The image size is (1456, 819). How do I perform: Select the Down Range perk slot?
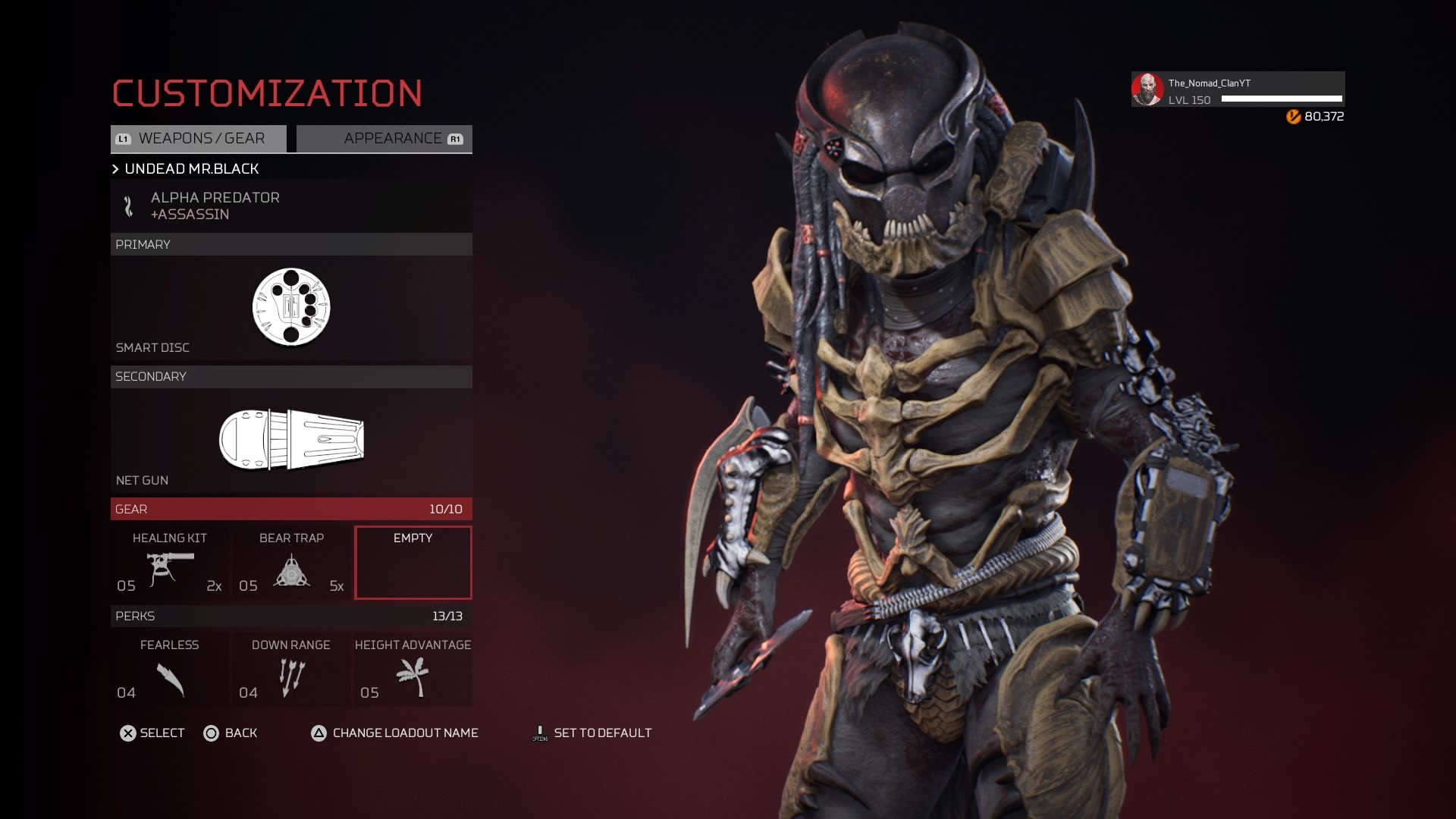click(x=291, y=670)
